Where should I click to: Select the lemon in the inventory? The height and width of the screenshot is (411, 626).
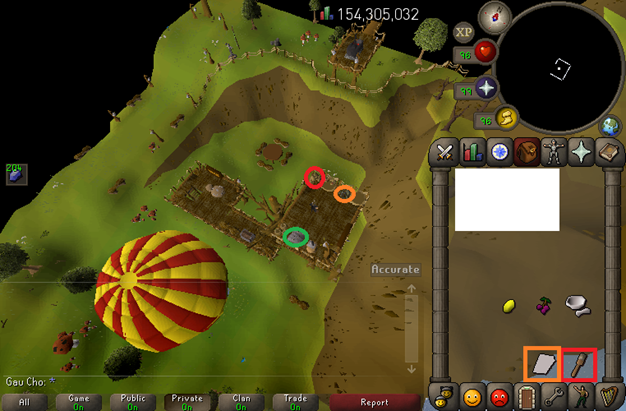coord(507,304)
